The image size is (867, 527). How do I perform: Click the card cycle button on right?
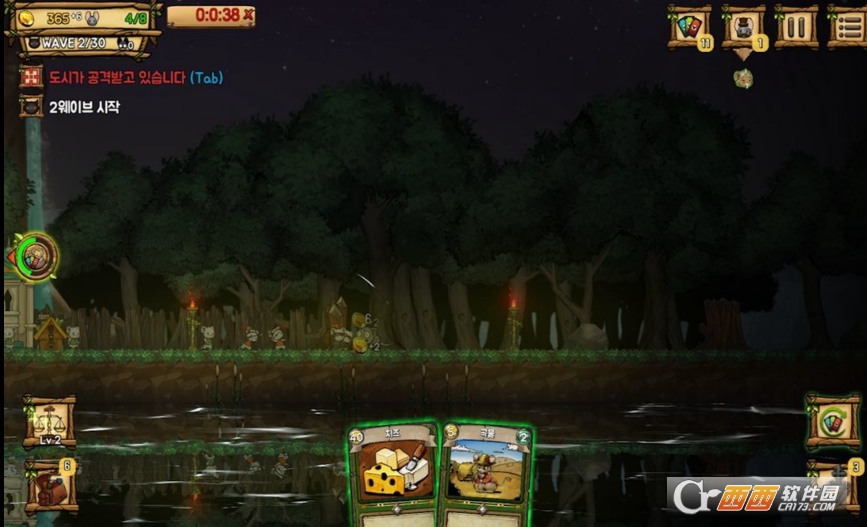pos(832,419)
